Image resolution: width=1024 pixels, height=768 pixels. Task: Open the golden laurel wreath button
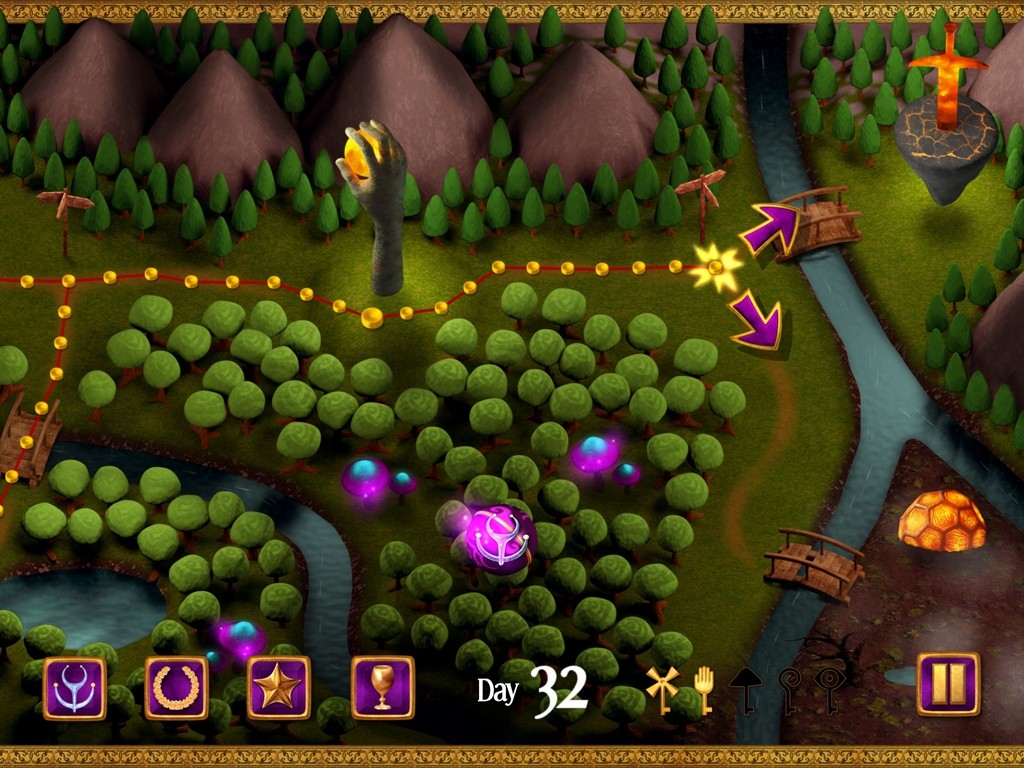[177, 688]
